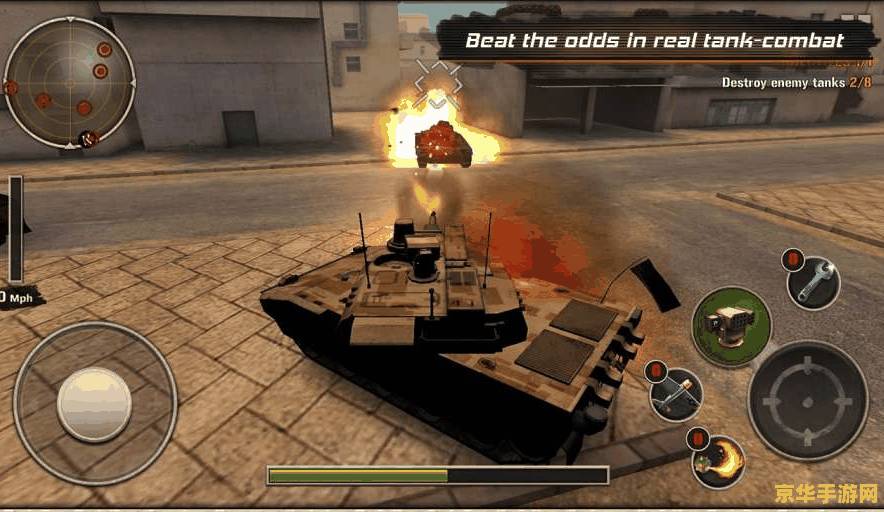Image resolution: width=884 pixels, height=512 pixels.
Task: Tap the crosshair fire button
Action: [807, 400]
